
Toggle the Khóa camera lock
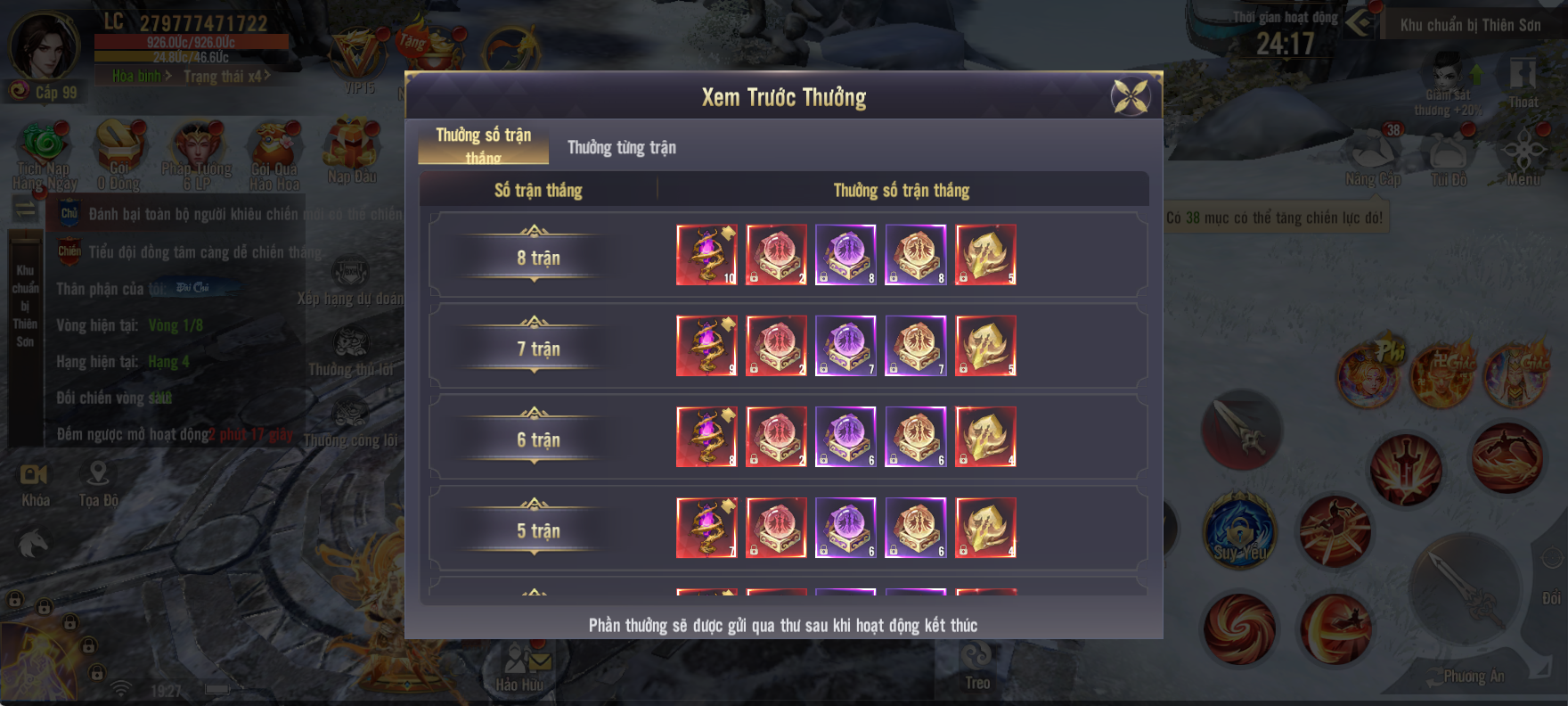(35, 482)
